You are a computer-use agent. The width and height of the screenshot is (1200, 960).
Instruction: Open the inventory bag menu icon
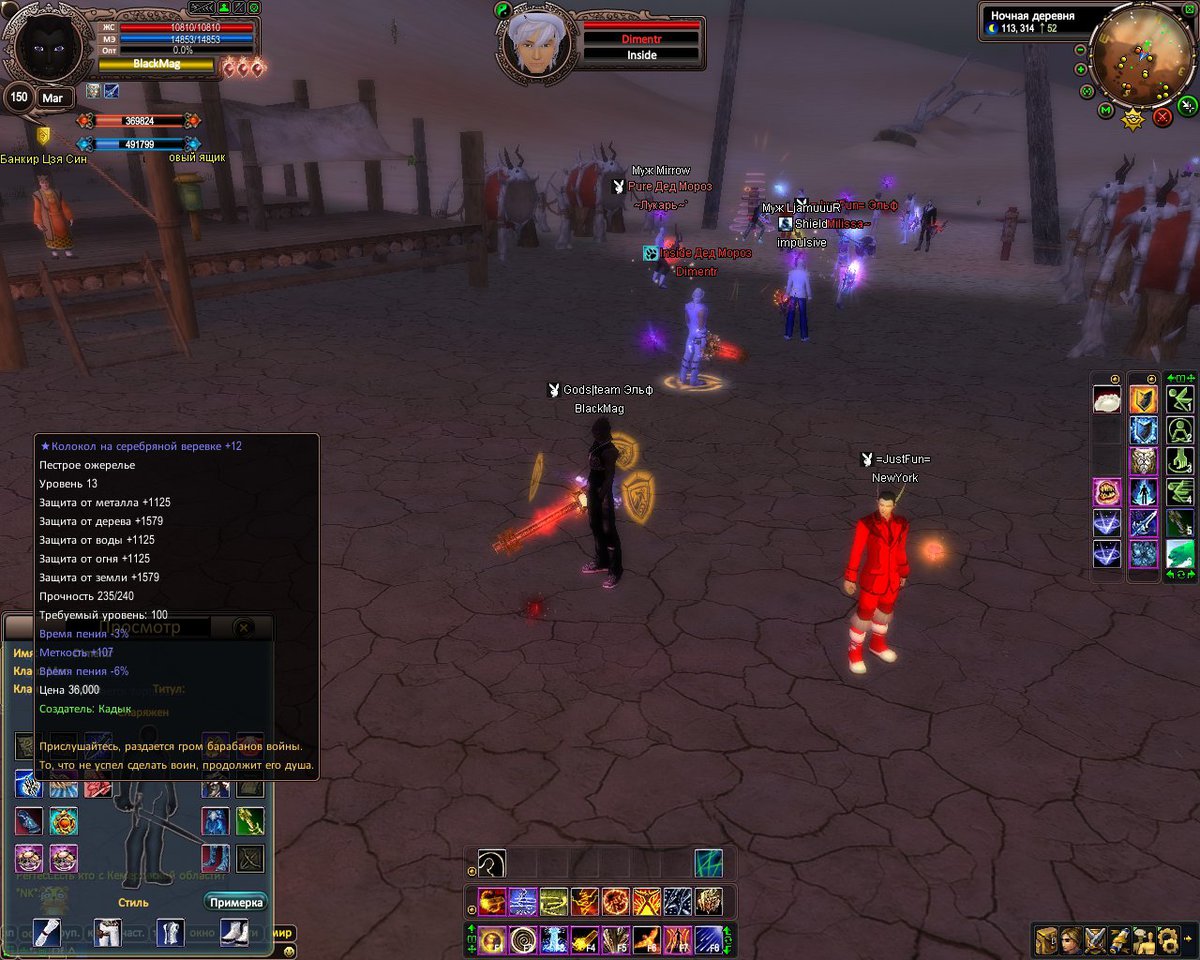[1046, 940]
